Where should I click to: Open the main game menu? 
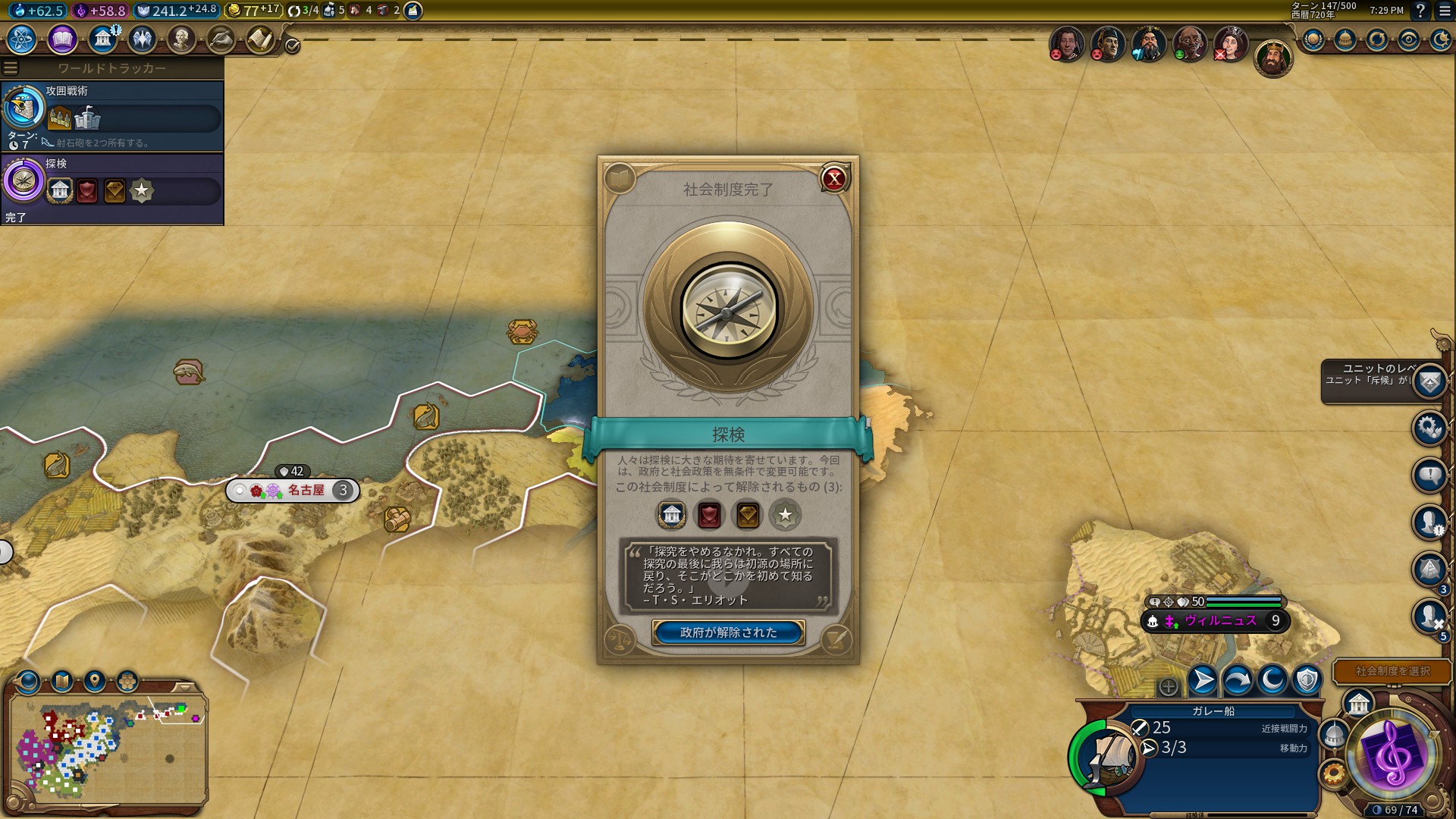tap(1444, 11)
